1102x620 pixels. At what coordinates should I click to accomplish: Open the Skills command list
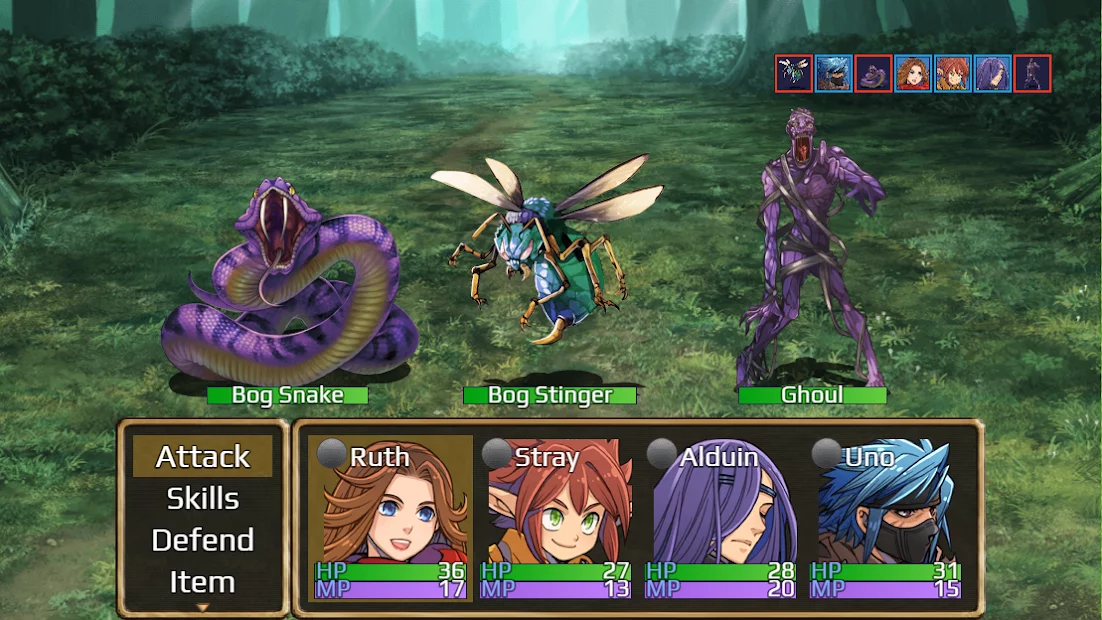(x=202, y=498)
